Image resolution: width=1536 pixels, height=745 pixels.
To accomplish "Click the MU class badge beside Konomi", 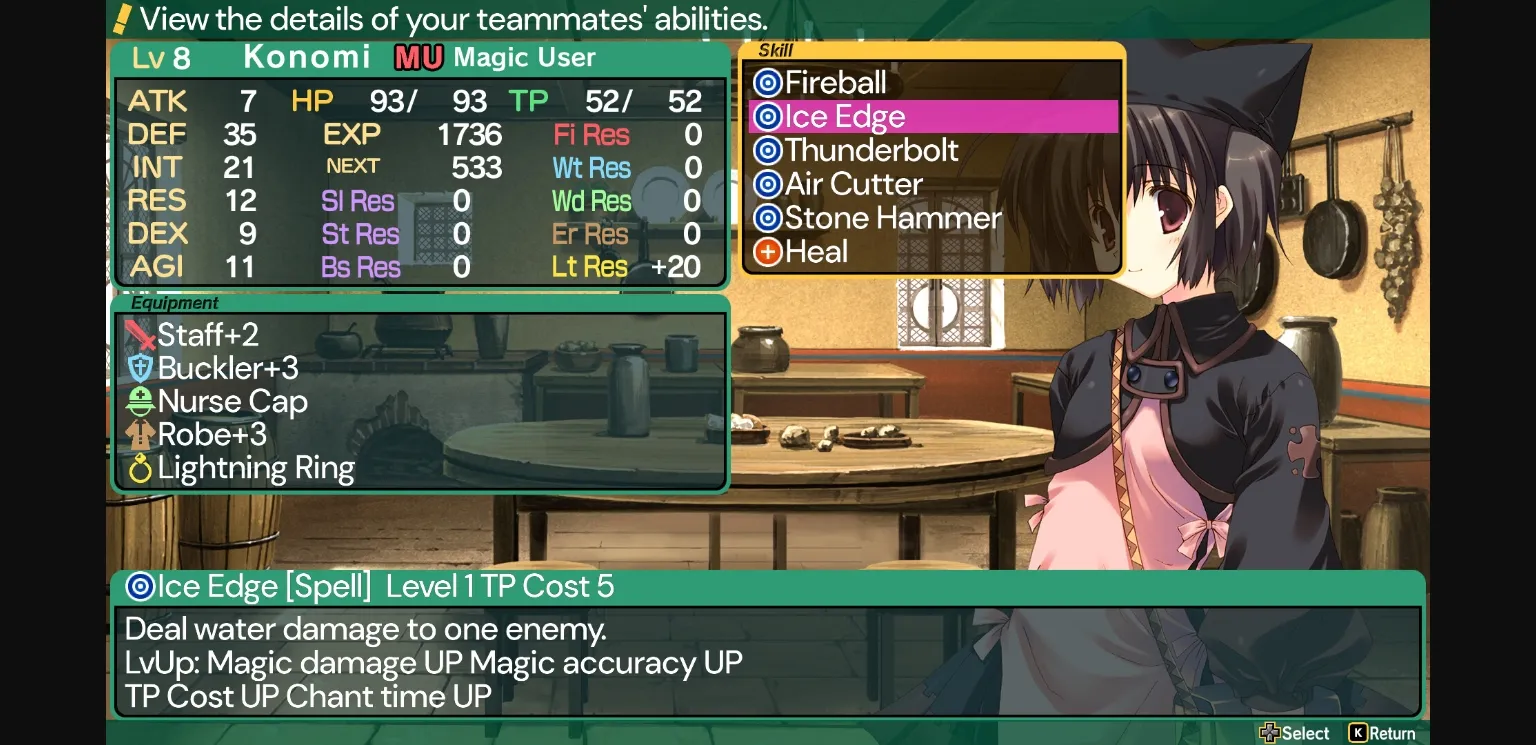I will click(x=418, y=57).
